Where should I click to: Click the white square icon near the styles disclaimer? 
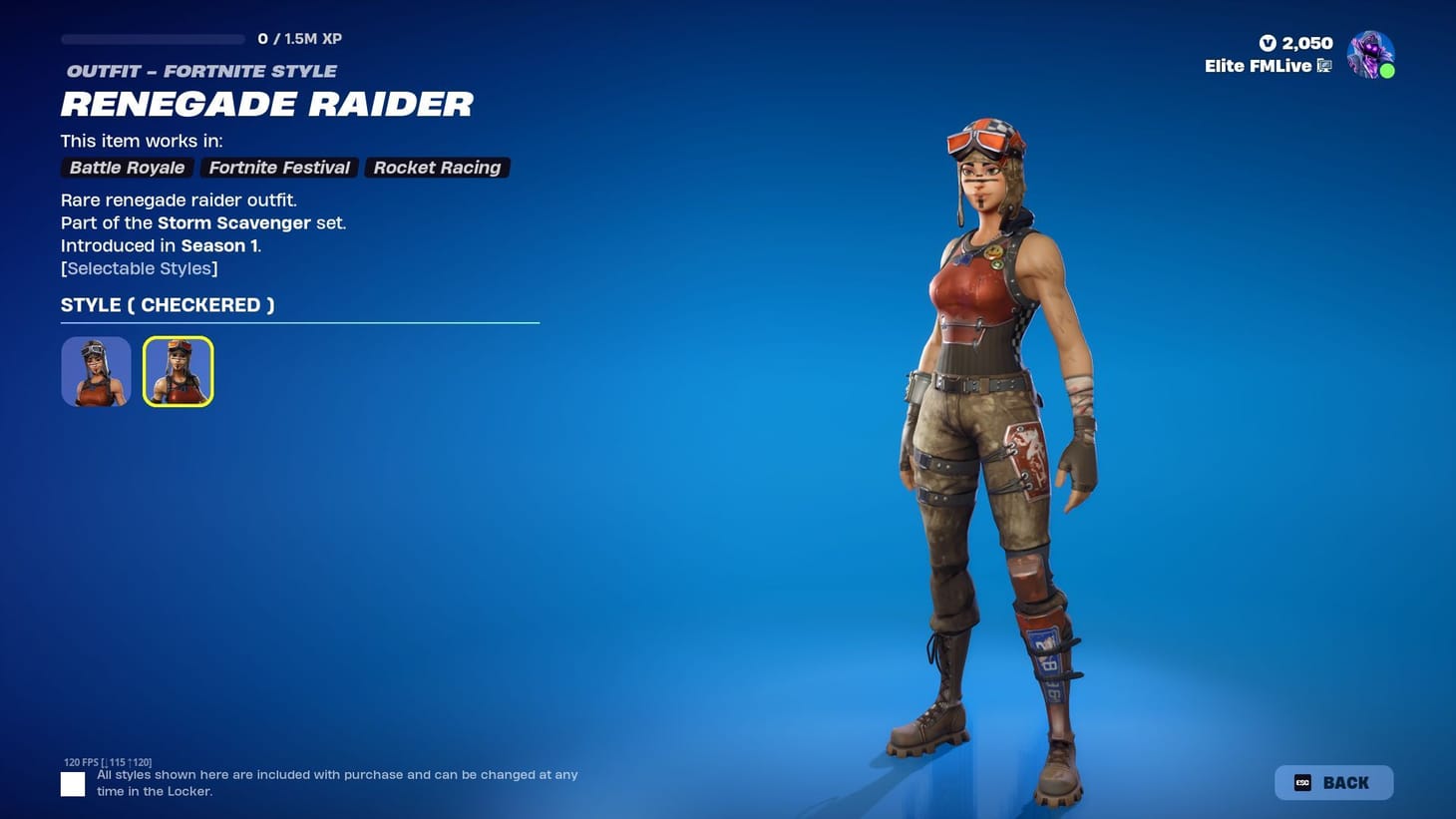tap(72, 784)
